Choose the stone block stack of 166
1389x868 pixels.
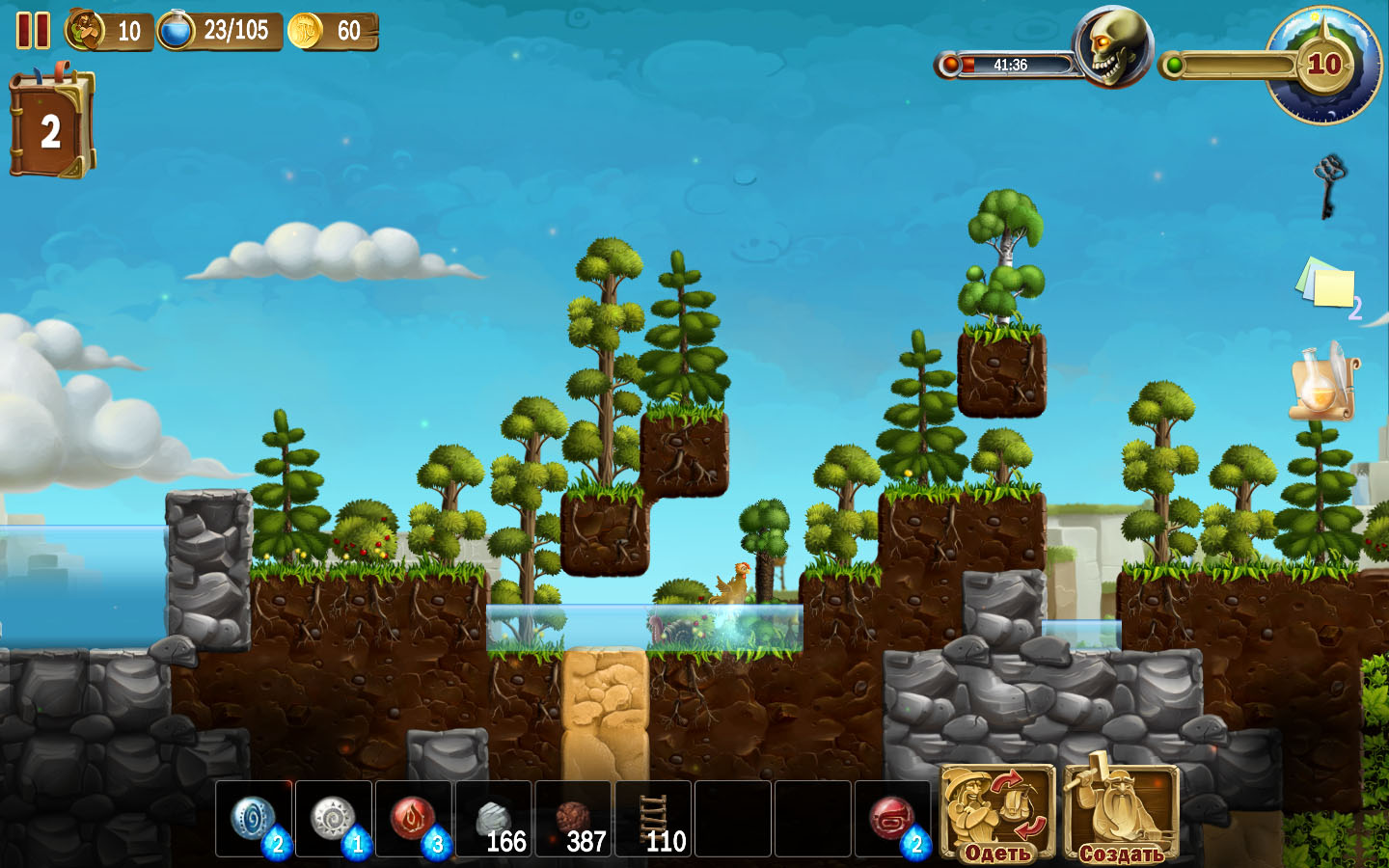[x=494, y=819]
